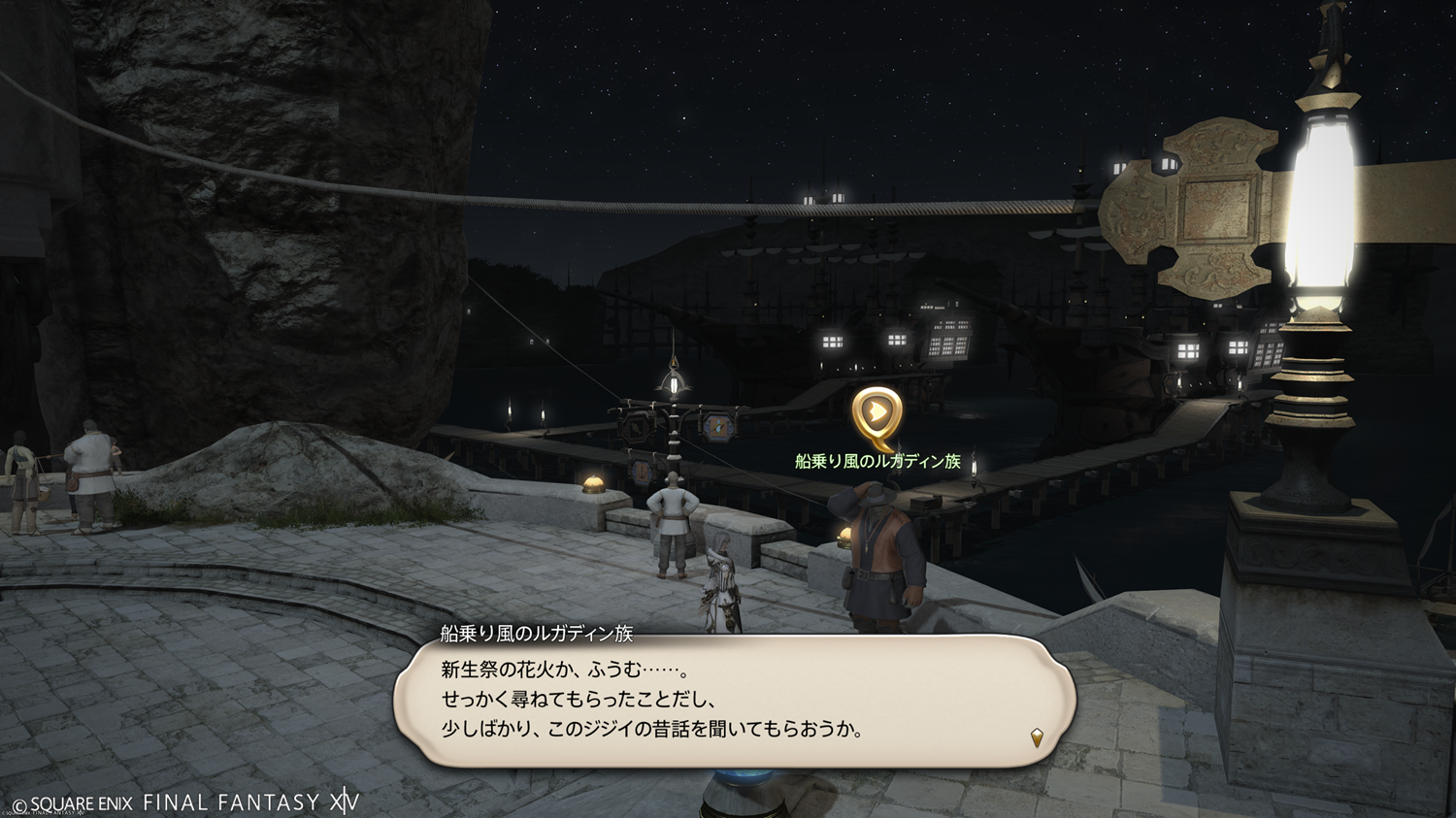The height and width of the screenshot is (818, 1456).
Task: Click the yellow dialogue advance arrow
Action: [1037, 737]
